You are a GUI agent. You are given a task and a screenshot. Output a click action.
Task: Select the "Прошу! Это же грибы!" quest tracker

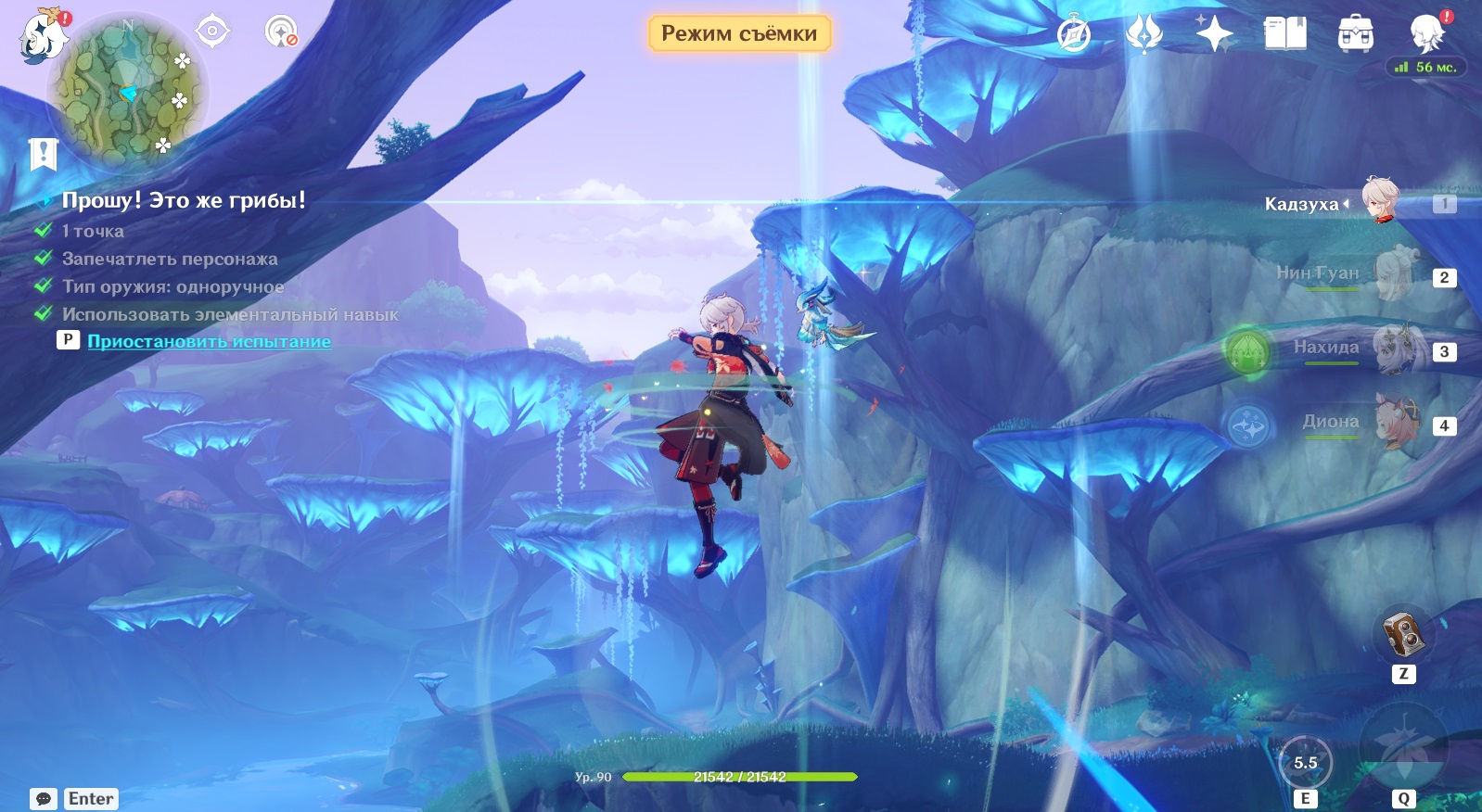tap(183, 200)
